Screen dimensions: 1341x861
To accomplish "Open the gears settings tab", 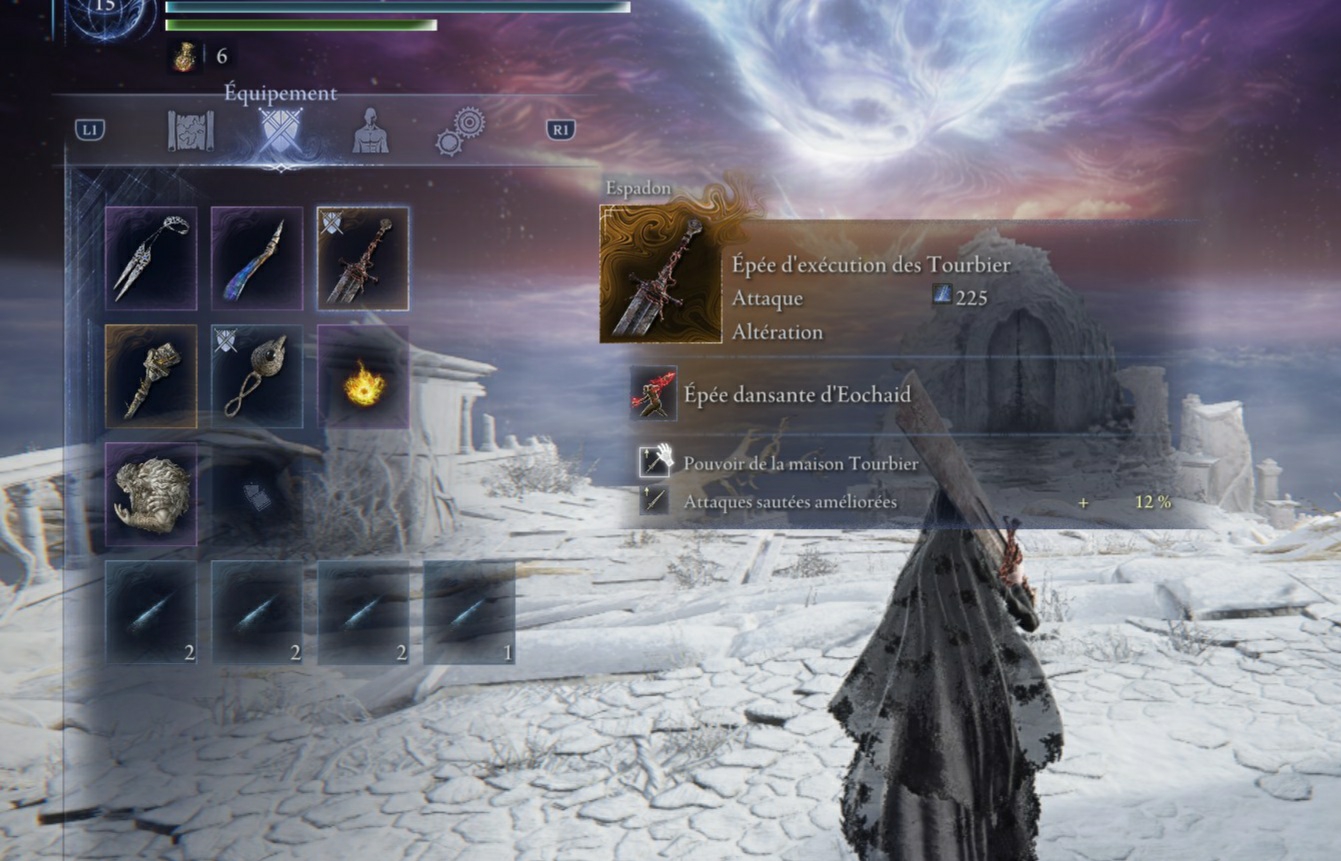I will point(460,131).
